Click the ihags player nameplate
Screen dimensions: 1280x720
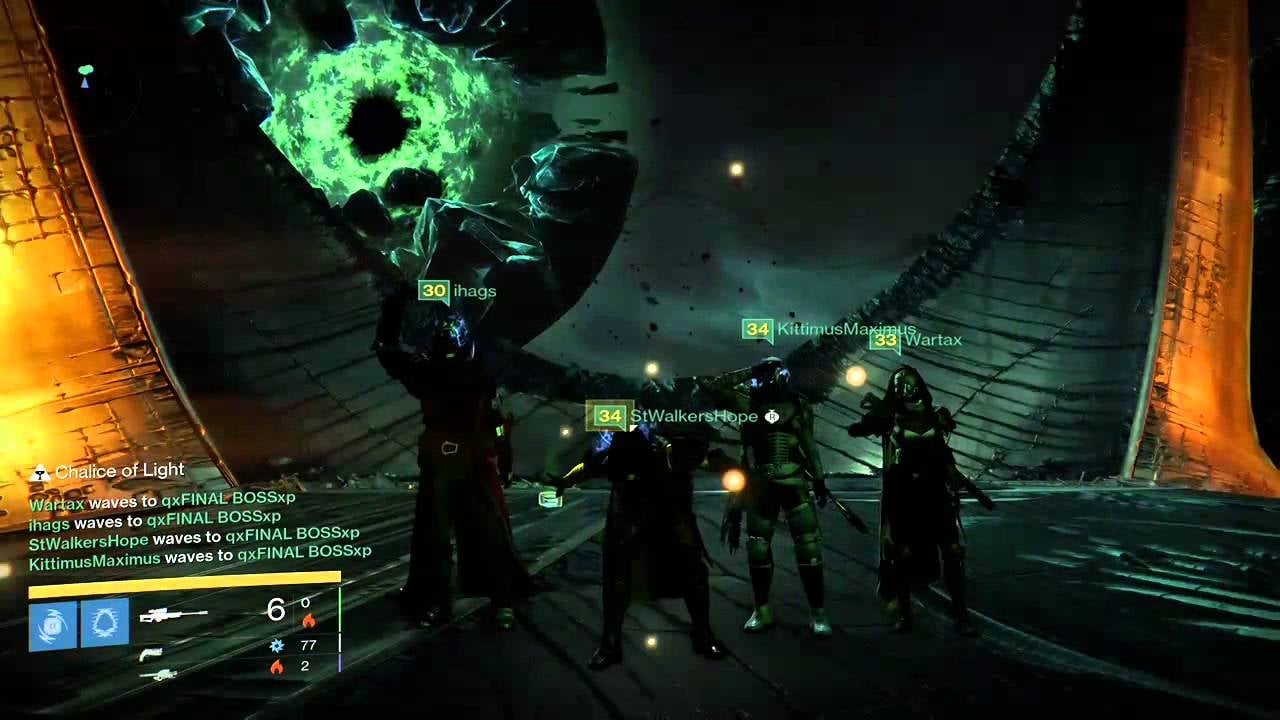click(x=458, y=291)
